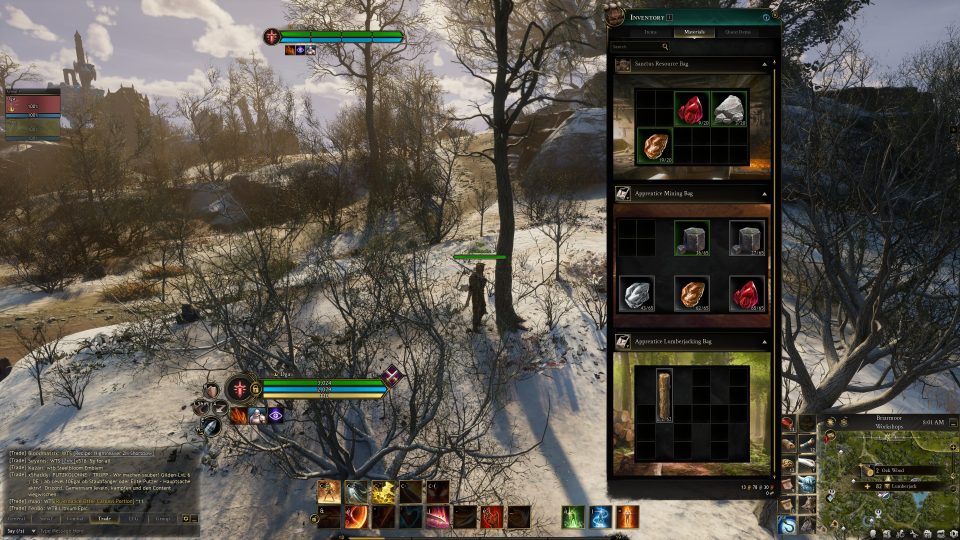Collapse the Sanctus Resource Bag section
This screenshot has height=540, width=960.
(x=764, y=64)
